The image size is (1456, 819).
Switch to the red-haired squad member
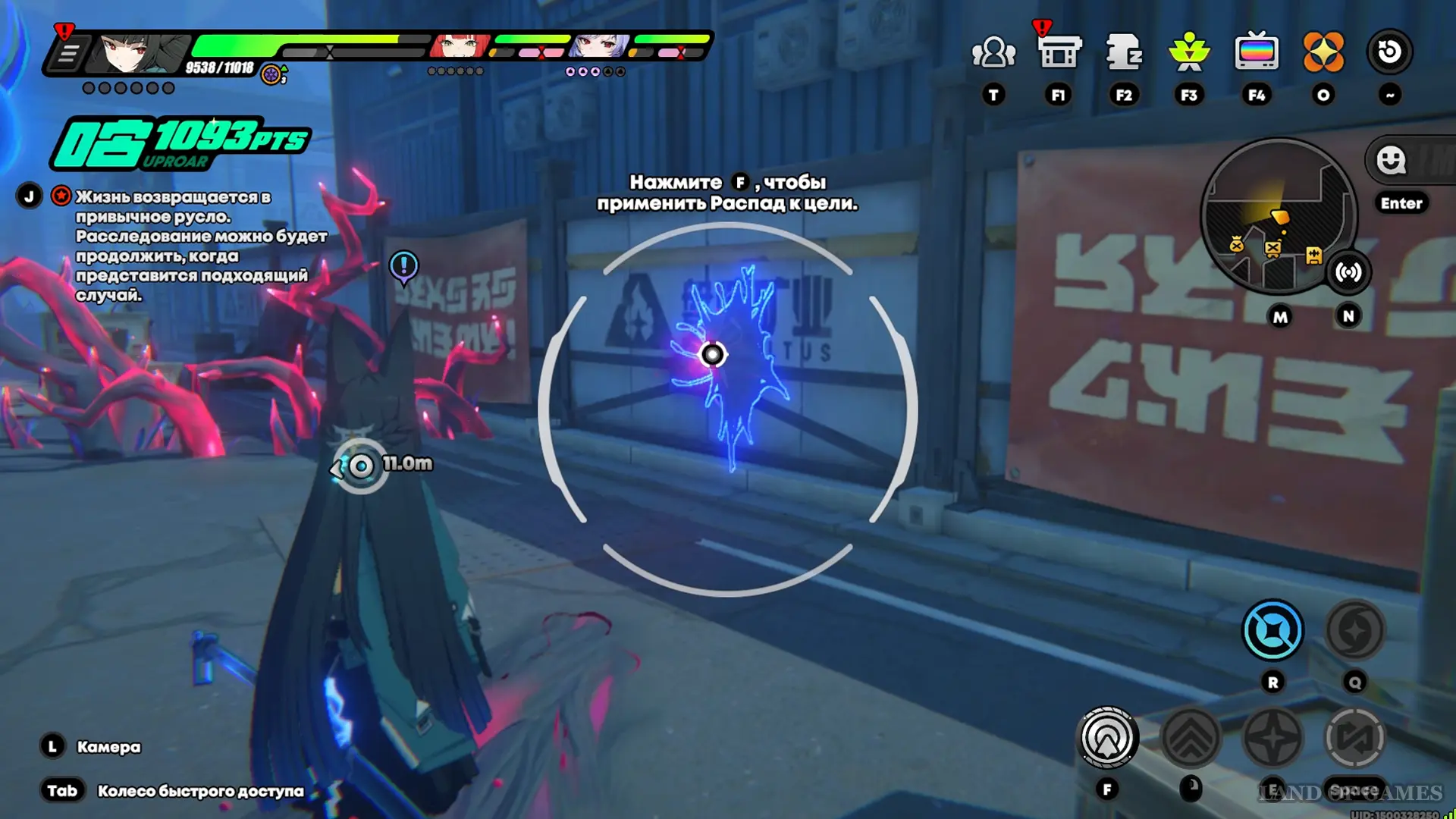(x=459, y=45)
